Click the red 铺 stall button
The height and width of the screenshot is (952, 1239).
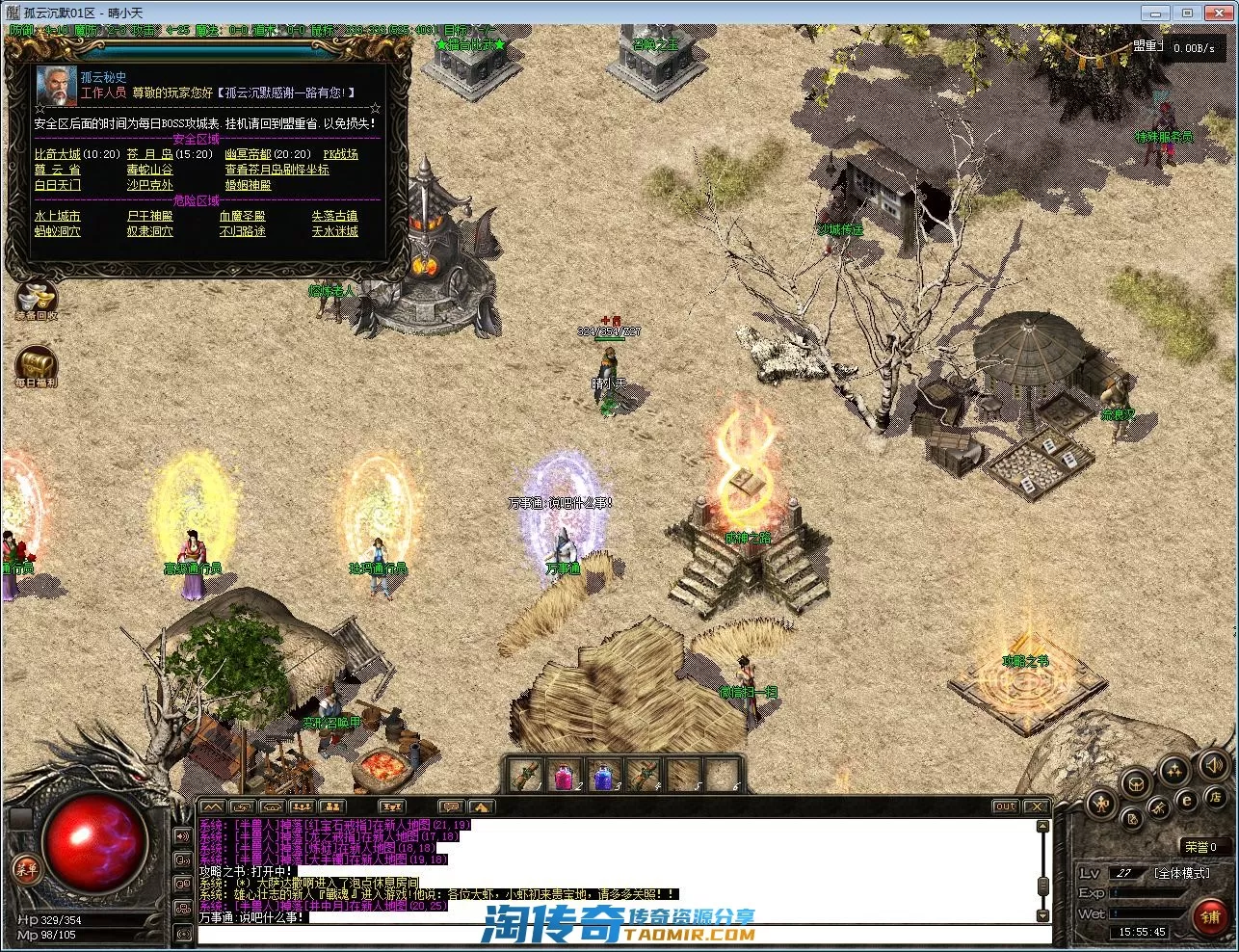1210,916
